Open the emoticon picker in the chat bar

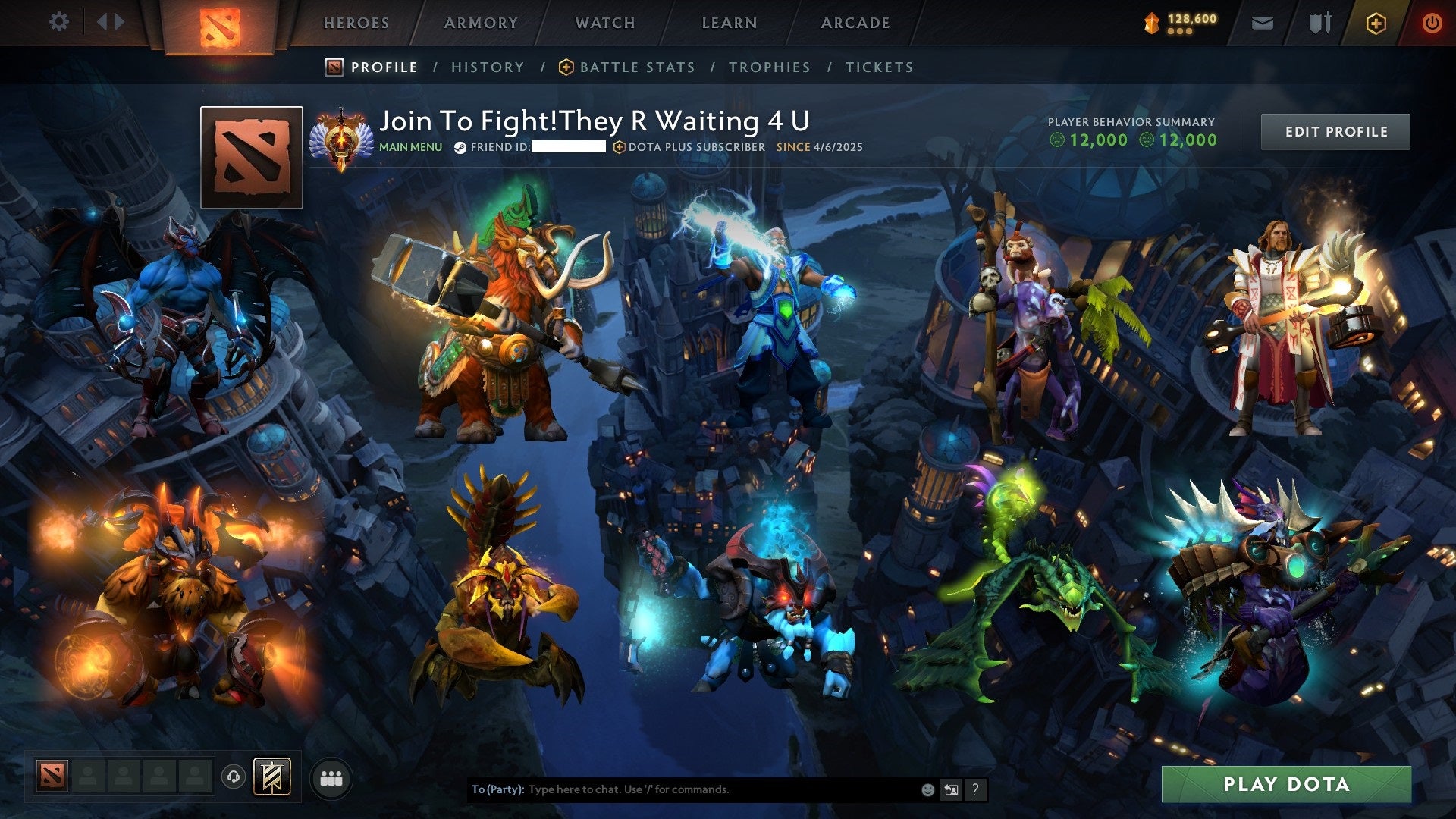coord(927,789)
